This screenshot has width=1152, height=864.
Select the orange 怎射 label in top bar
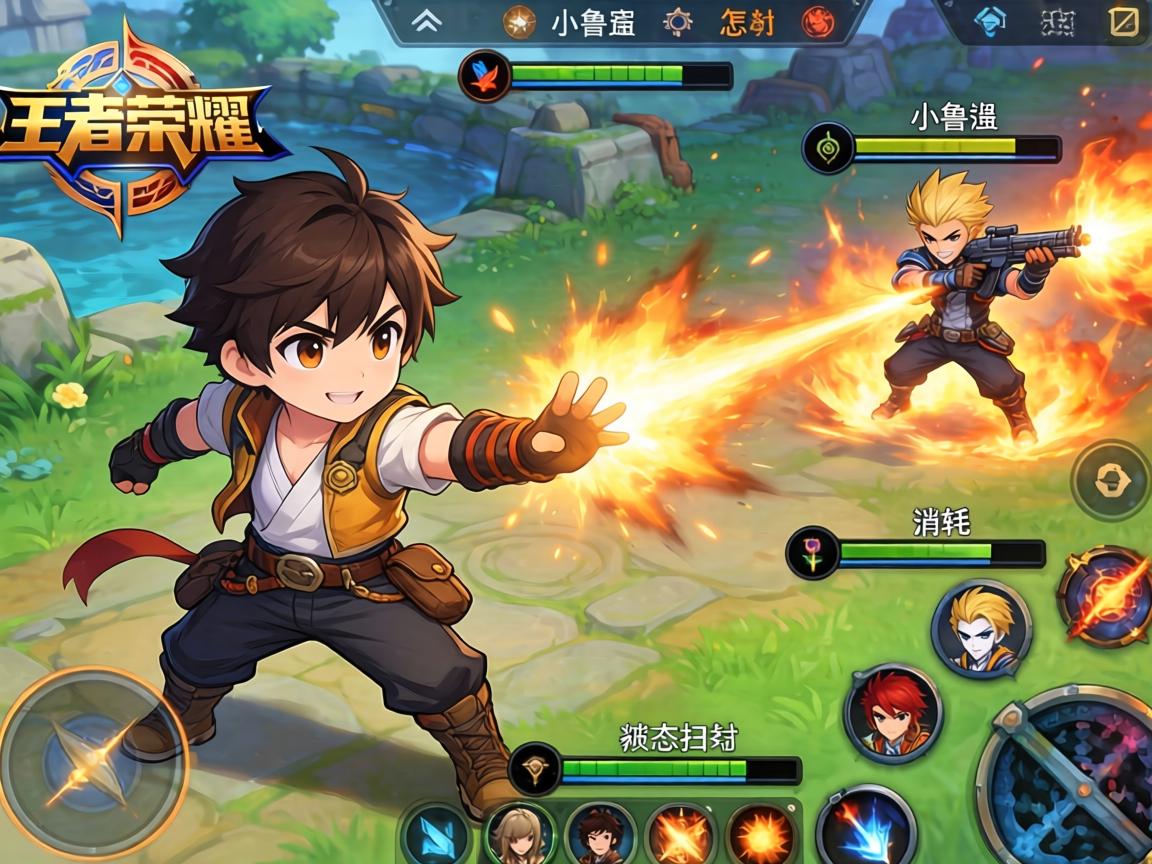point(747,23)
